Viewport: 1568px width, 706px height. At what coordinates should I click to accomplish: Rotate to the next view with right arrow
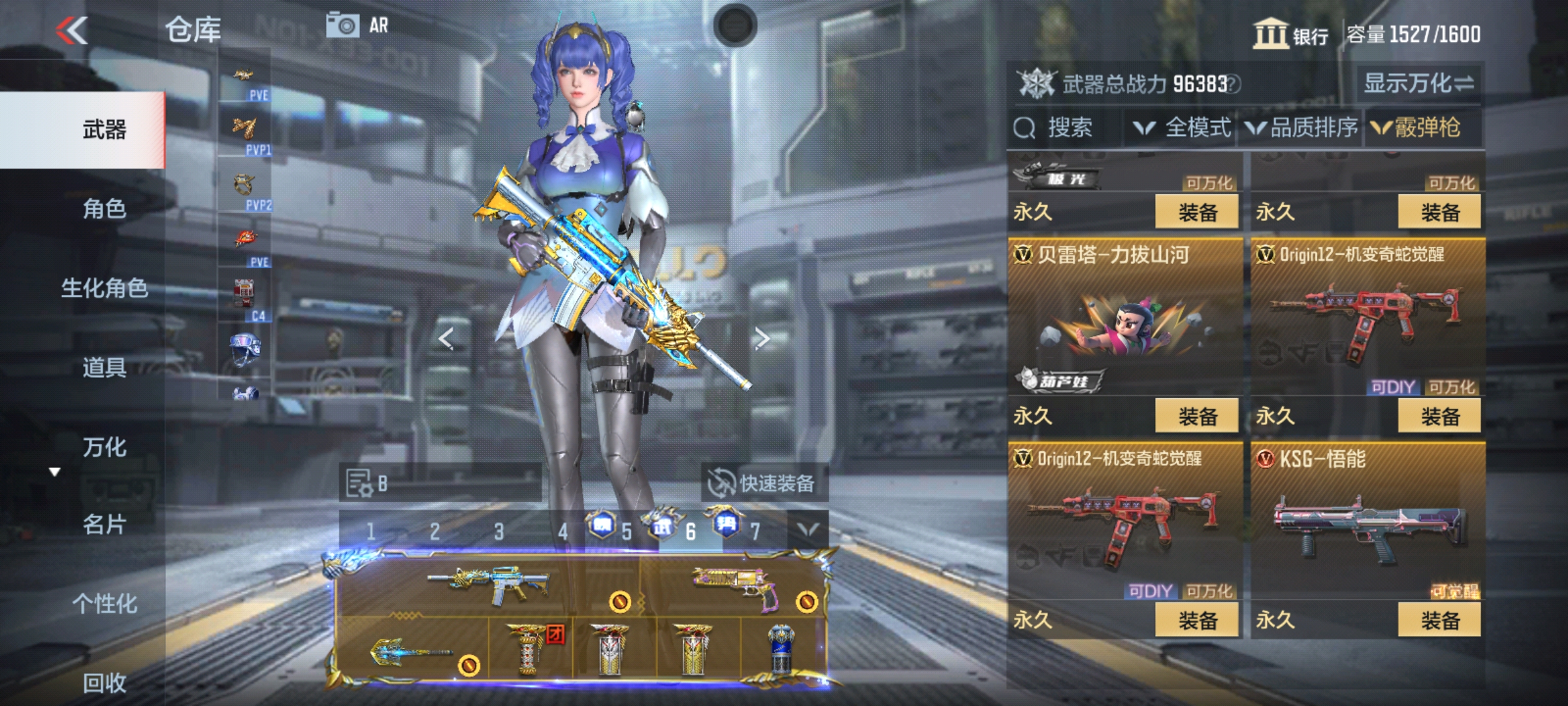tap(762, 339)
